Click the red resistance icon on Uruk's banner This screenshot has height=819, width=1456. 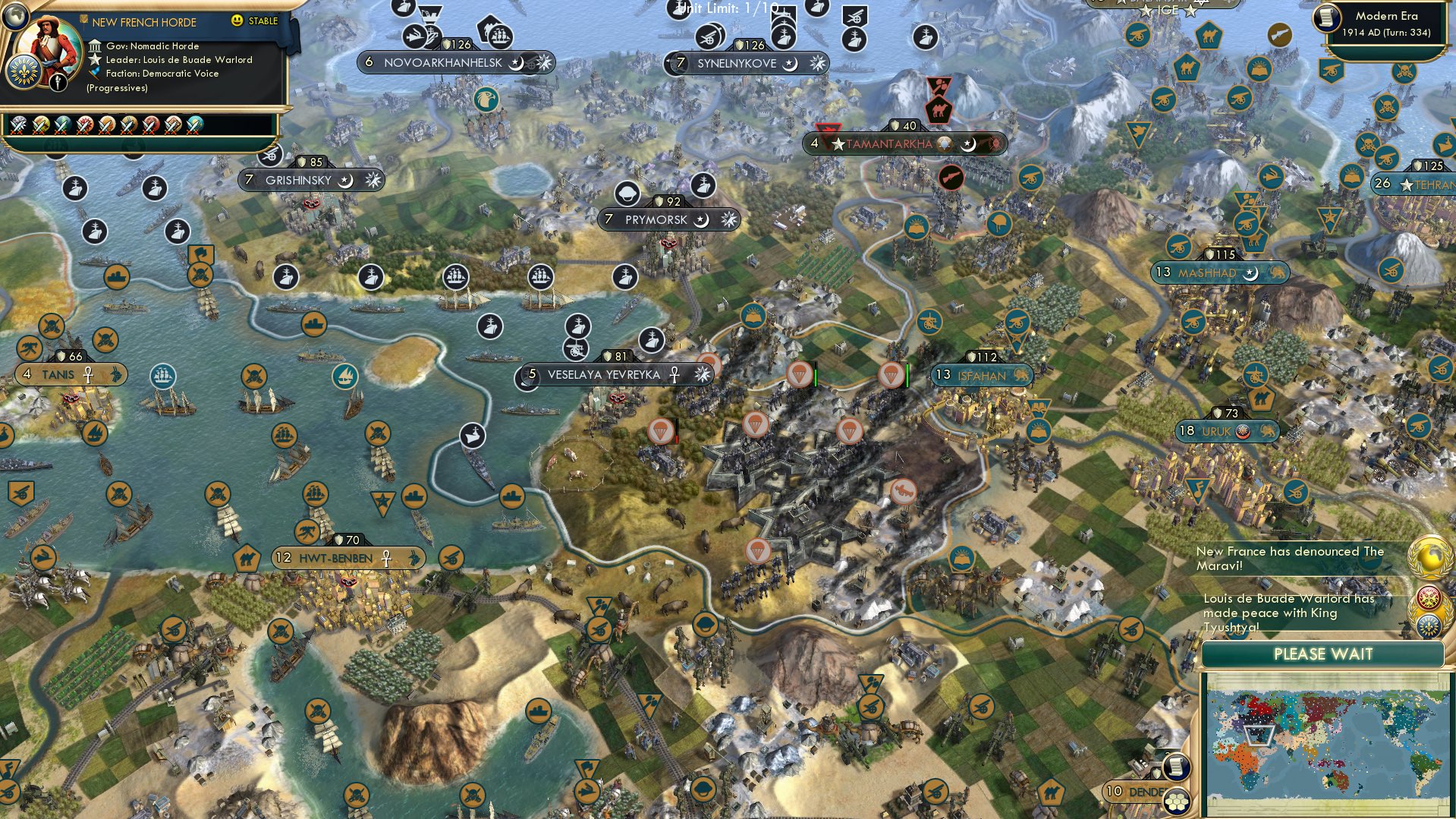point(1242,431)
